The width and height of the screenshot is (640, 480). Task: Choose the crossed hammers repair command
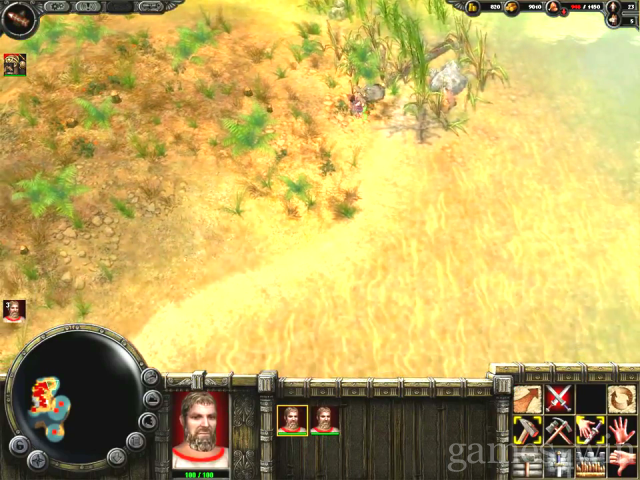[560, 431]
